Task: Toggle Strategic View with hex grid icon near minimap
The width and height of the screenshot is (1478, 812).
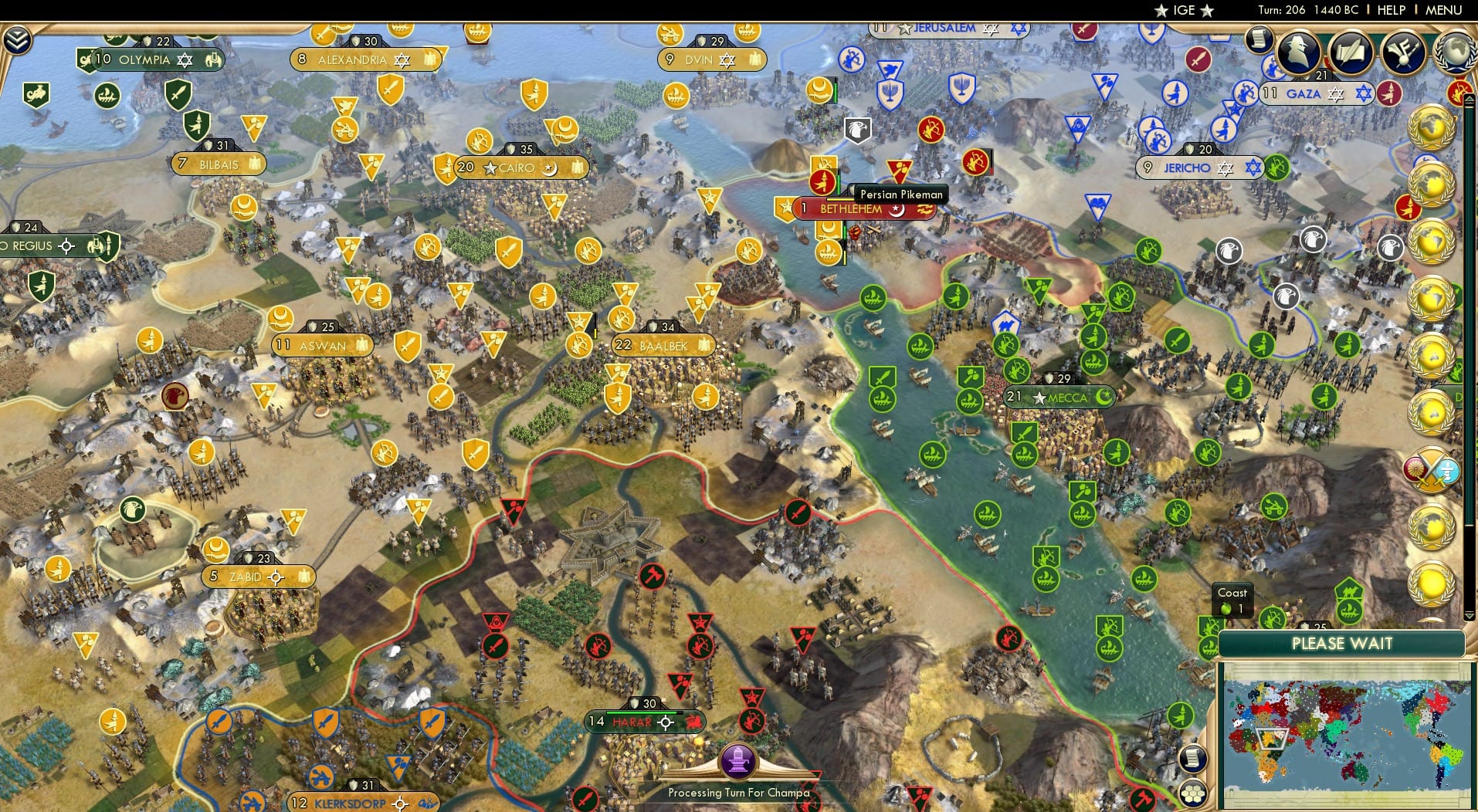Action: 1194,793
